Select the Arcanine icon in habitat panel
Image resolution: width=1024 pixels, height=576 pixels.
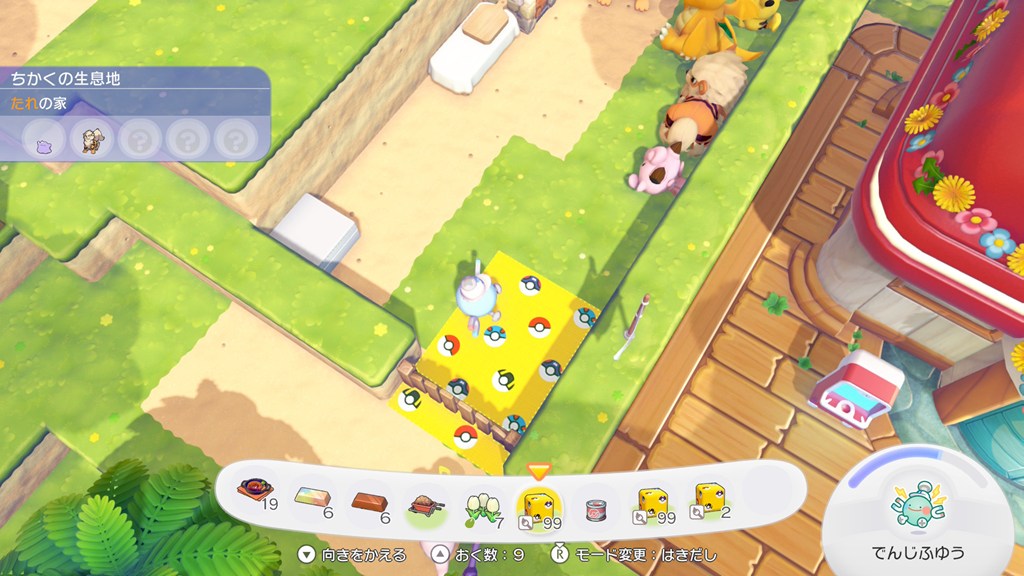tap(92, 138)
